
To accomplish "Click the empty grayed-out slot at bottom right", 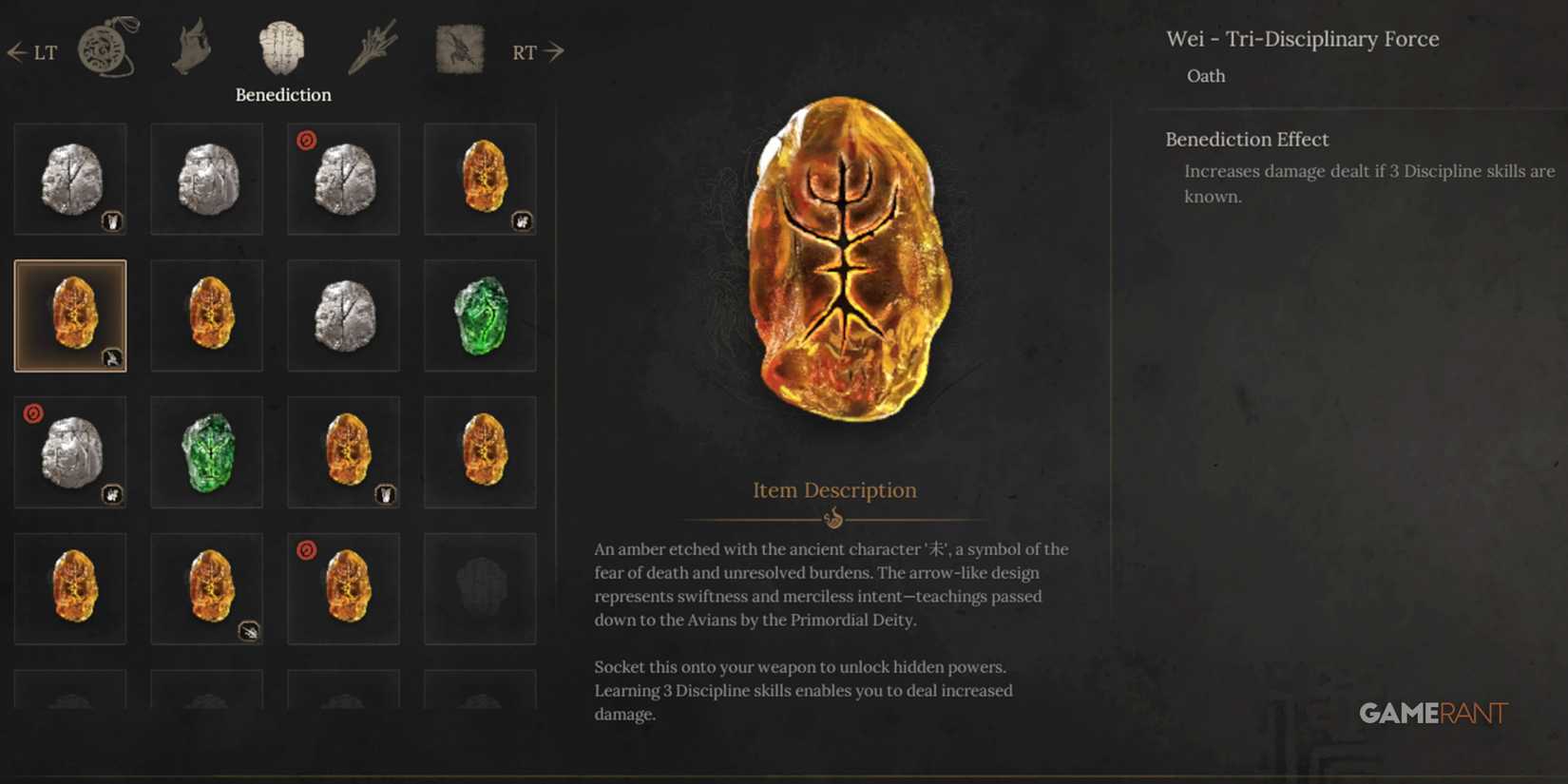I will pos(480,588).
